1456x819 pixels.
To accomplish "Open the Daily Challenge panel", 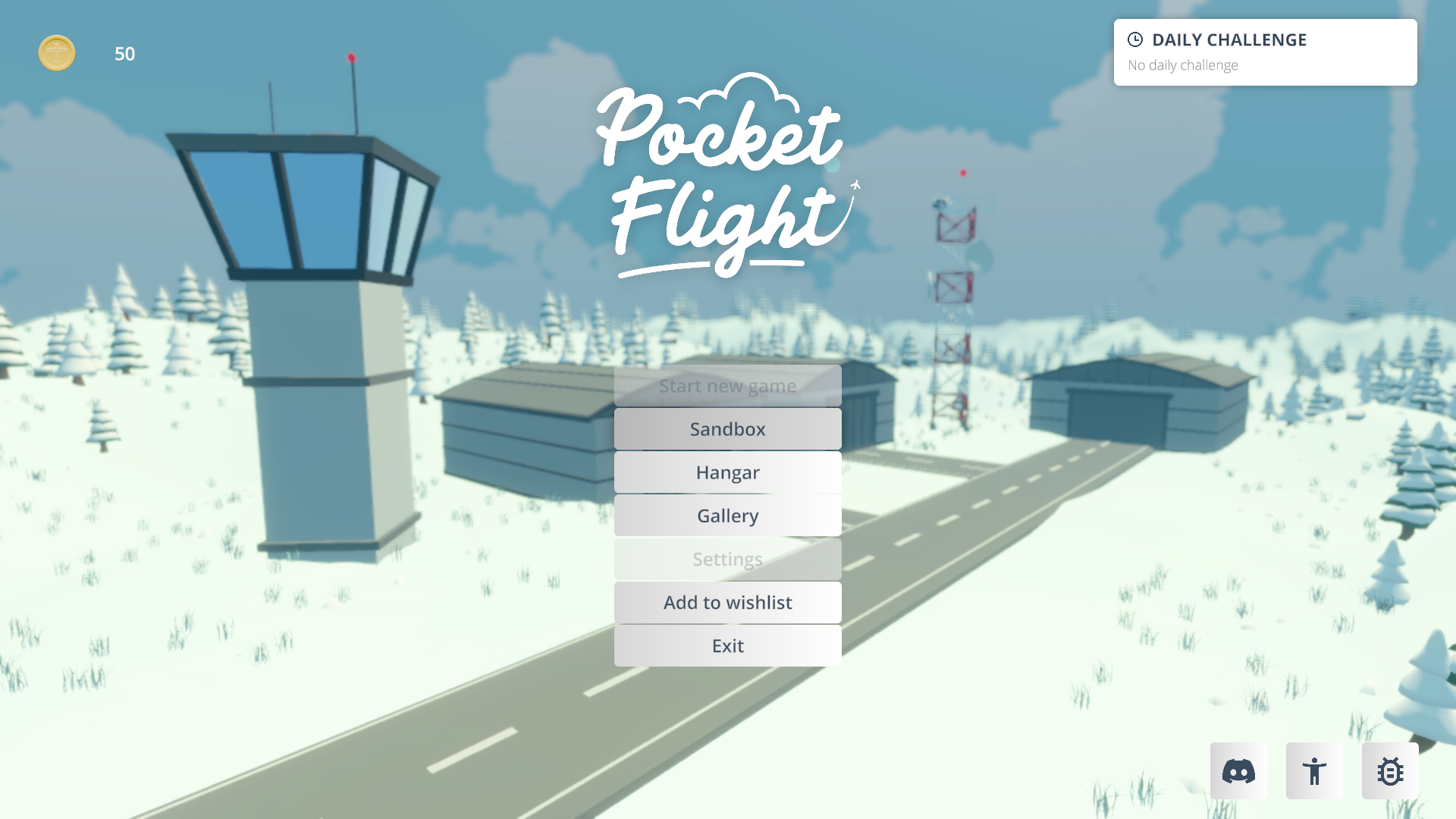I will 1265,52.
